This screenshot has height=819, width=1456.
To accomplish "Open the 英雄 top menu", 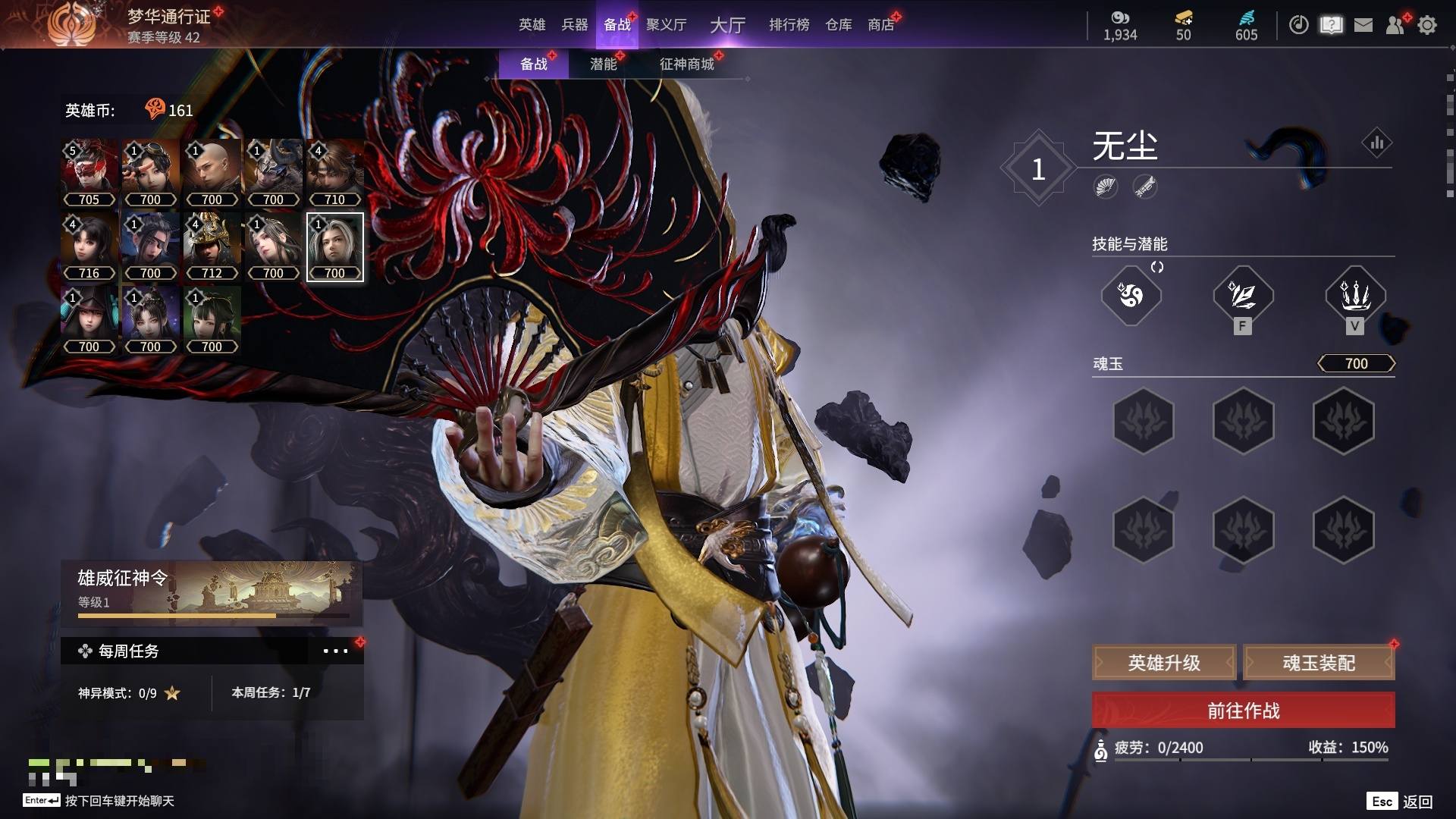I will click(x=532, y=25).
